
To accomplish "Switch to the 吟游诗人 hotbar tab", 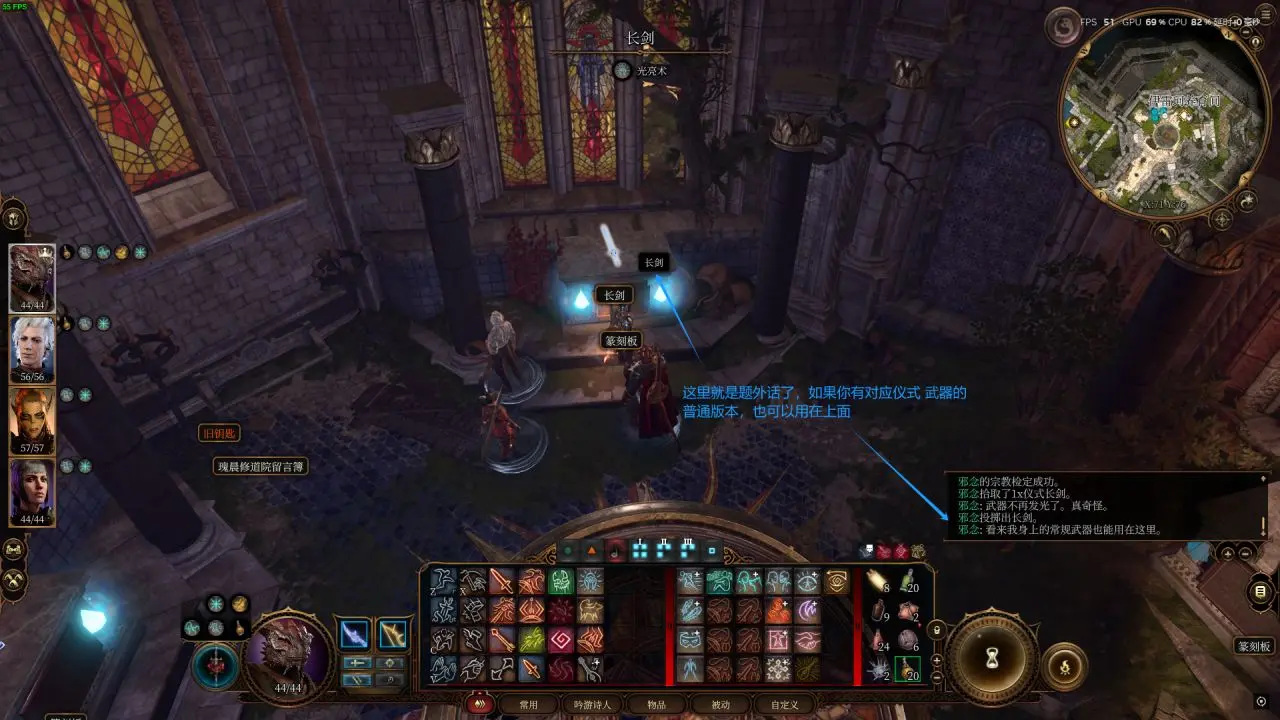I will tap(591, 704).
